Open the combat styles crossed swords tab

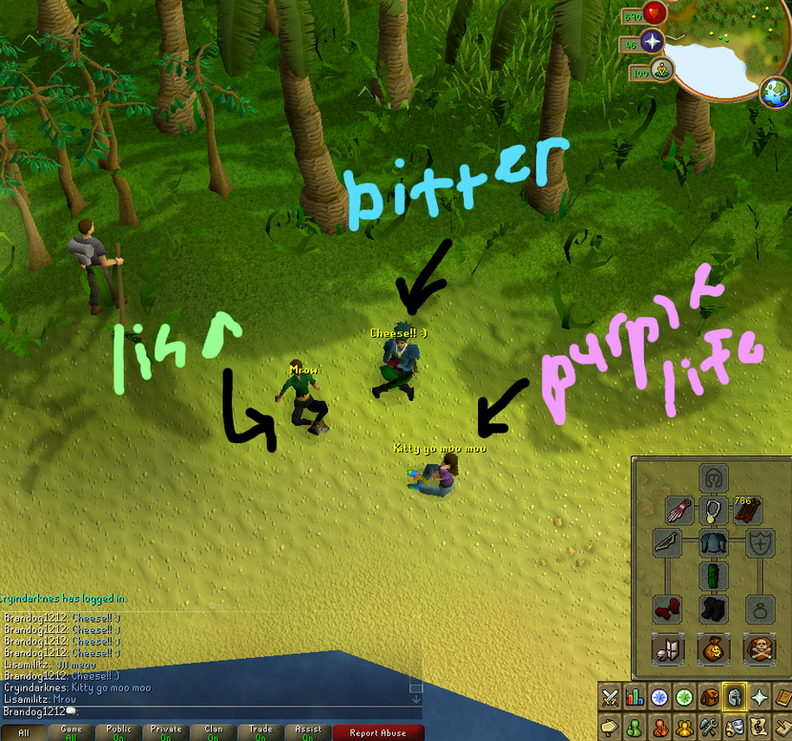pyautogui.click(x=609, y=697)
